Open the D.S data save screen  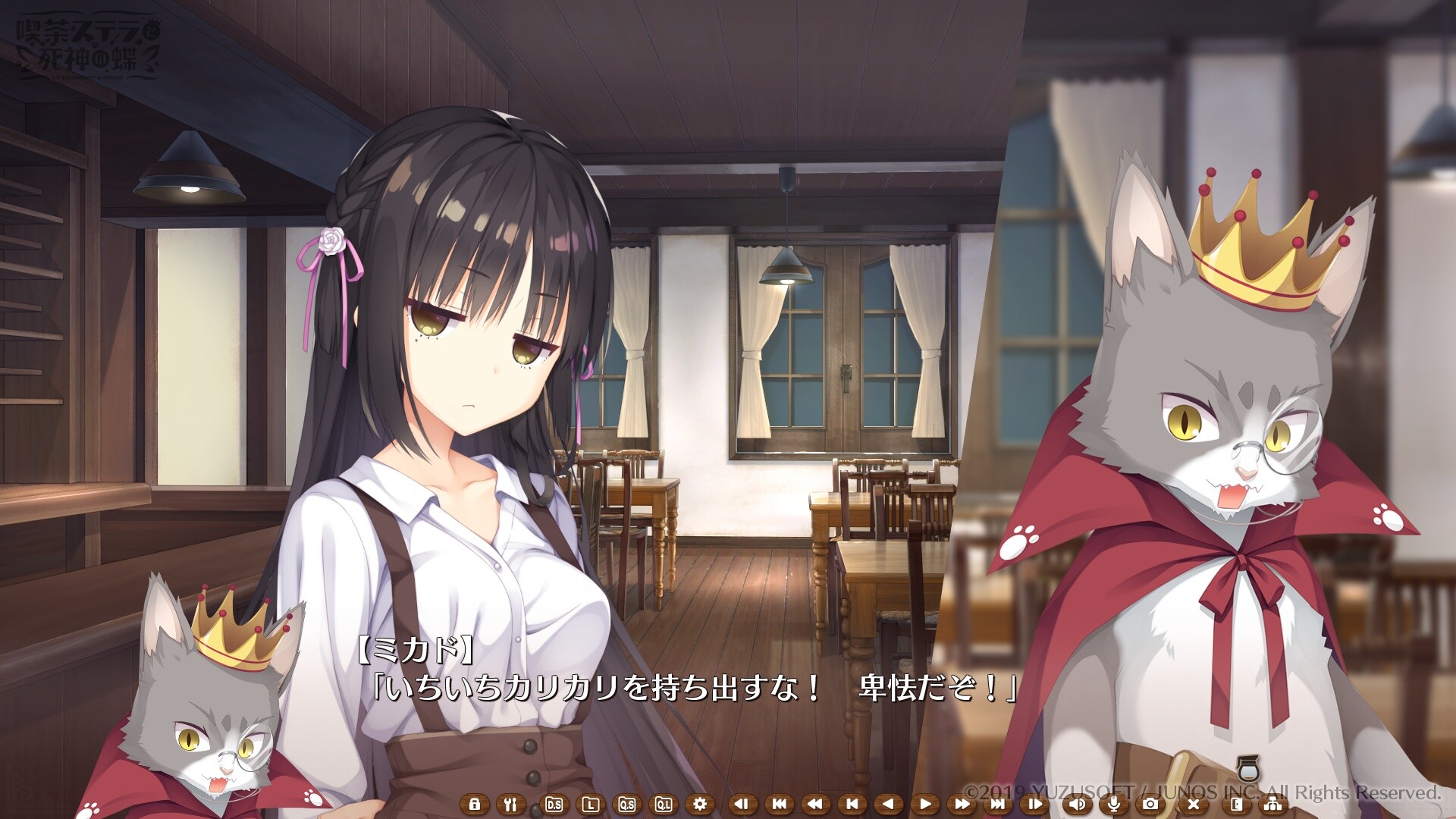[554, 804]
